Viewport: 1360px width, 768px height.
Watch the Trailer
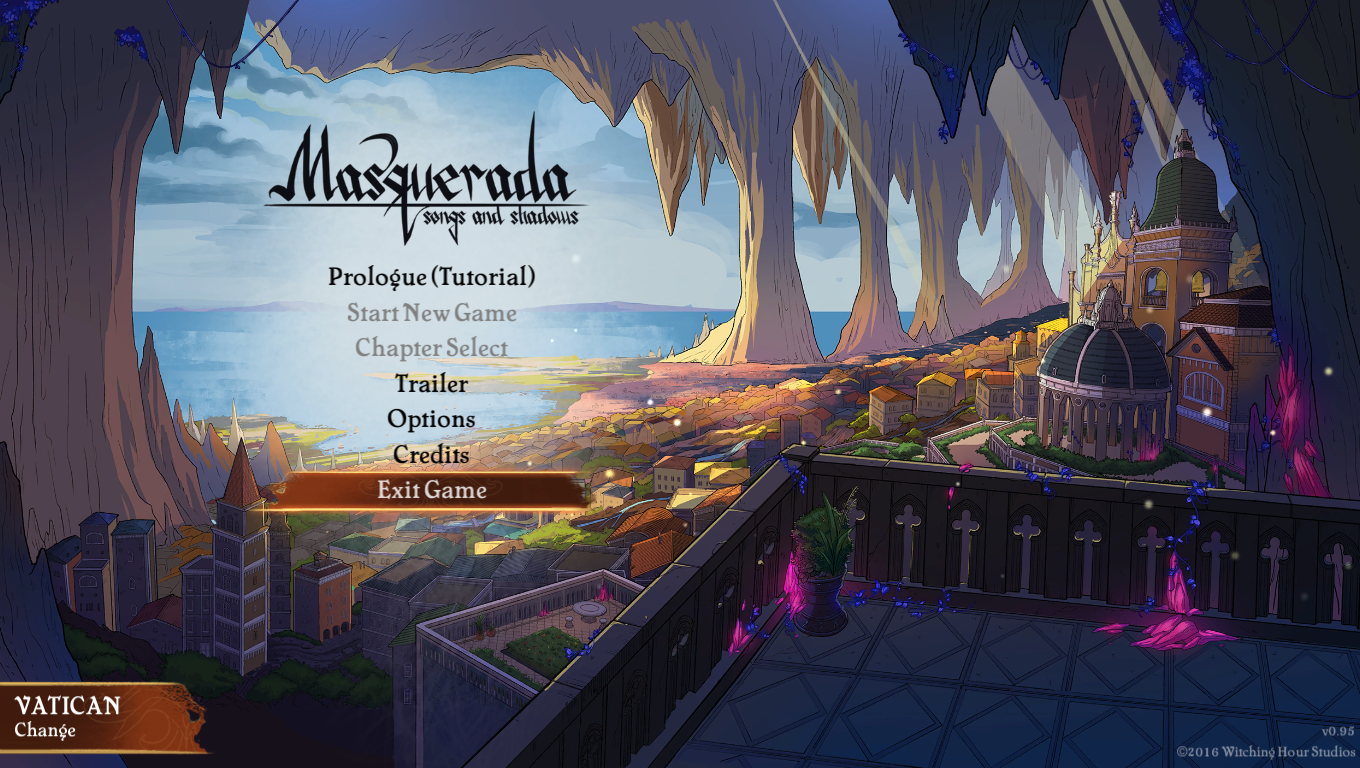tap(431, 383)
